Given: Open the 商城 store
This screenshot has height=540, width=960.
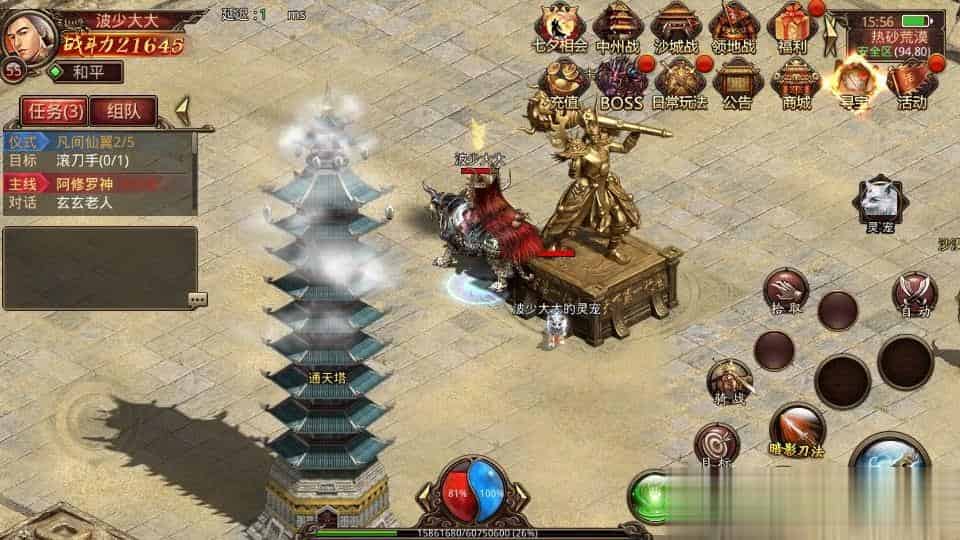Looking at the screenshot, I should (x=796, y=80).
